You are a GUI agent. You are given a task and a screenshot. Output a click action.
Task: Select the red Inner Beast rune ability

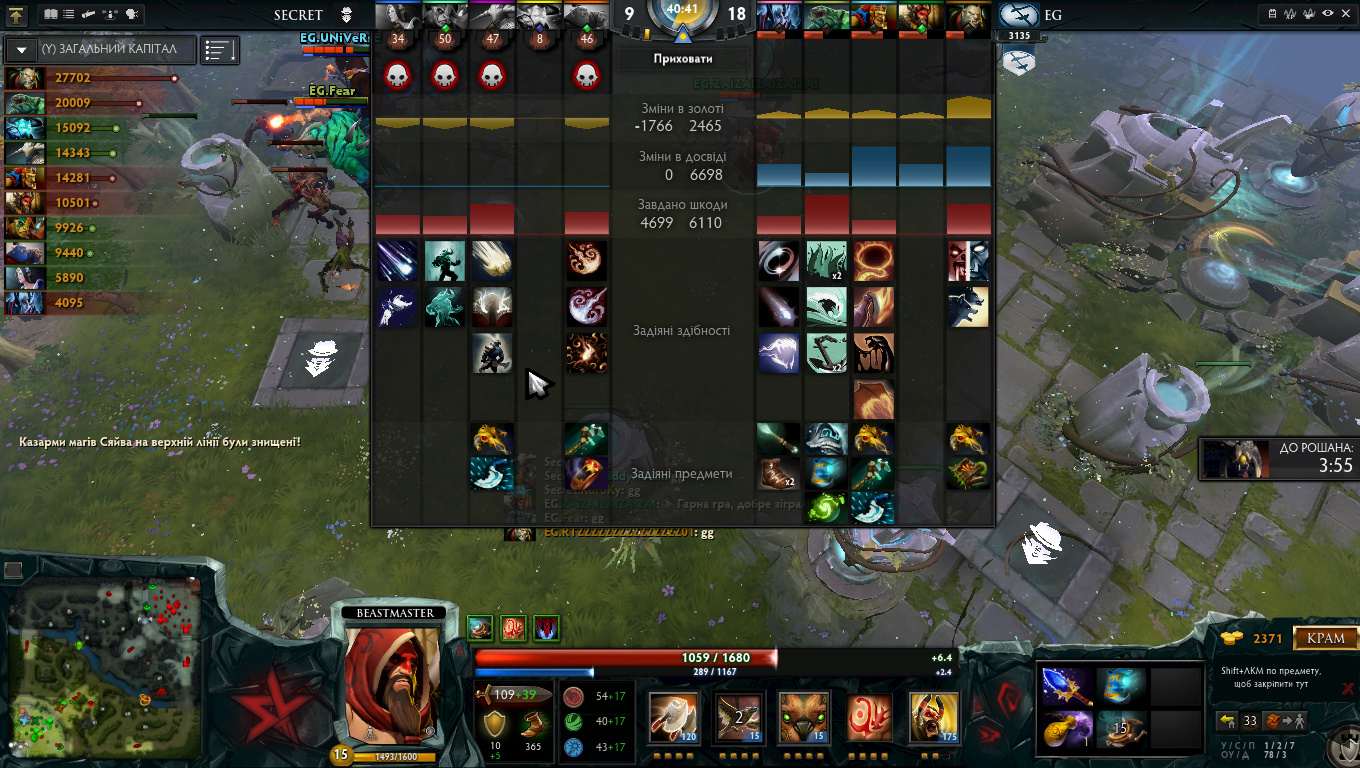point(870,717)
